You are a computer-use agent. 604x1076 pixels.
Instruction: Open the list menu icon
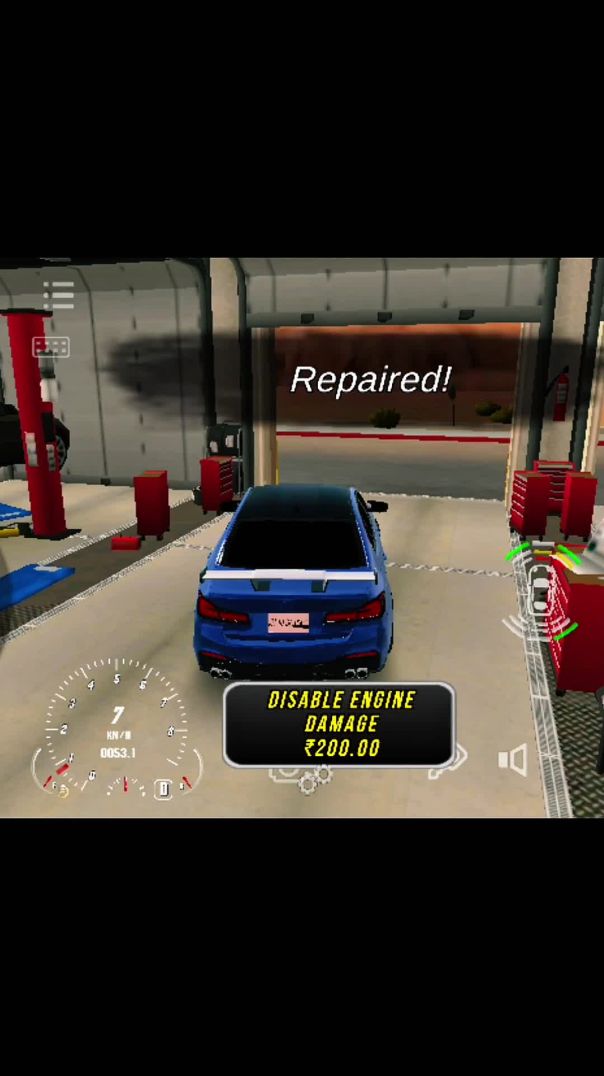58,295
